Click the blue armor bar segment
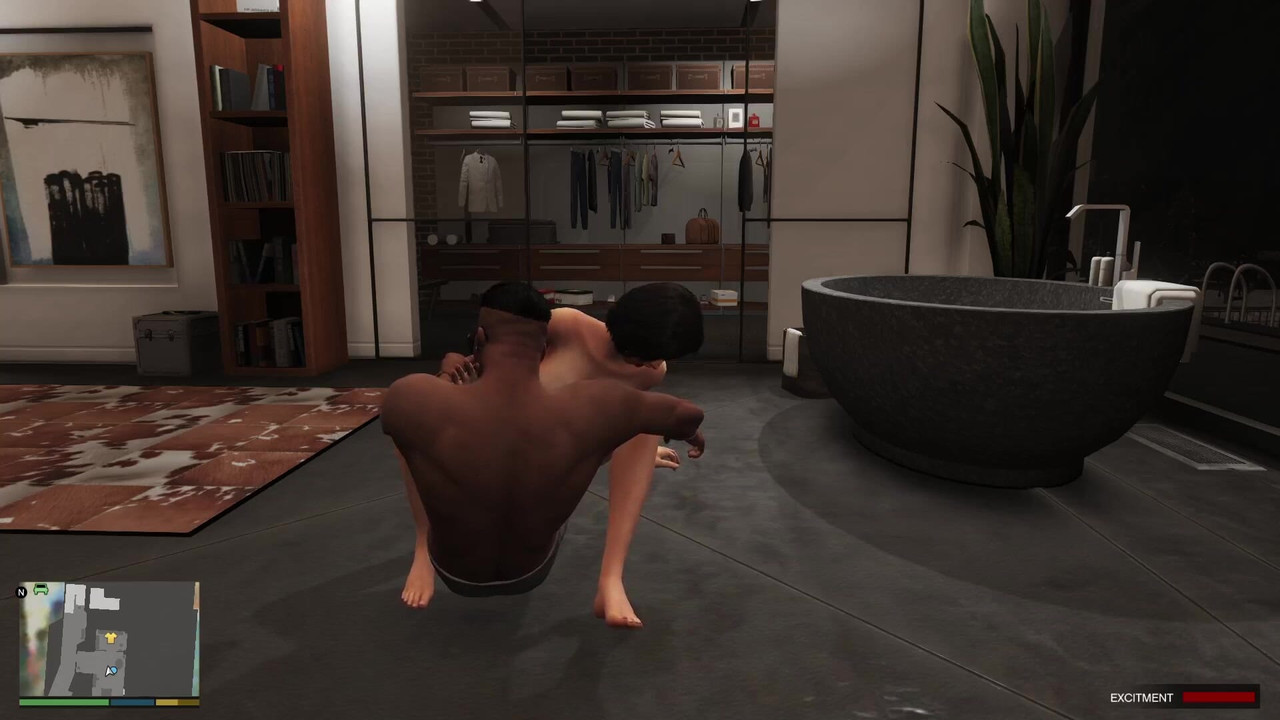This screenshot has width=1280, height=720. click(x=131, y=702)
